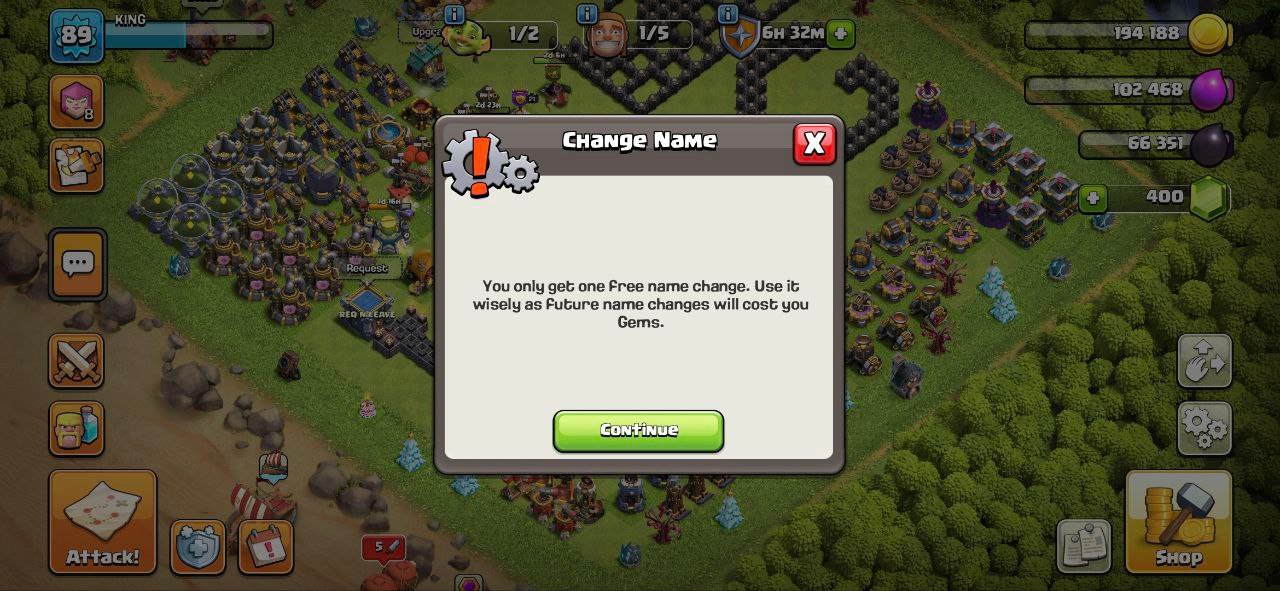Image resolution: width=1280 pixels, height=591 pixels.
Task: Open the events calendar icon
Action: tap(266, 547)
